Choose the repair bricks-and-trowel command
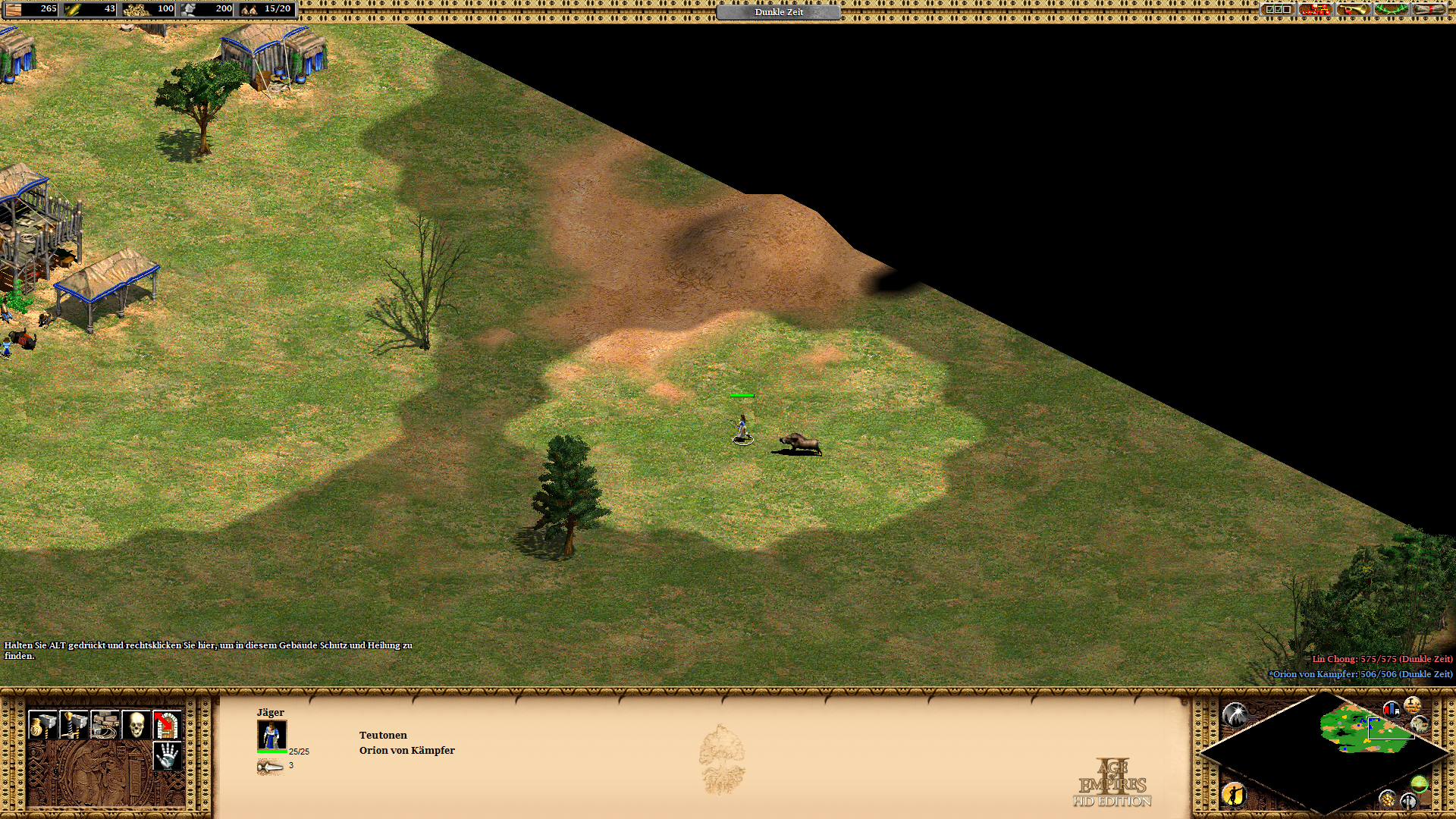 (x=105, y=725)
